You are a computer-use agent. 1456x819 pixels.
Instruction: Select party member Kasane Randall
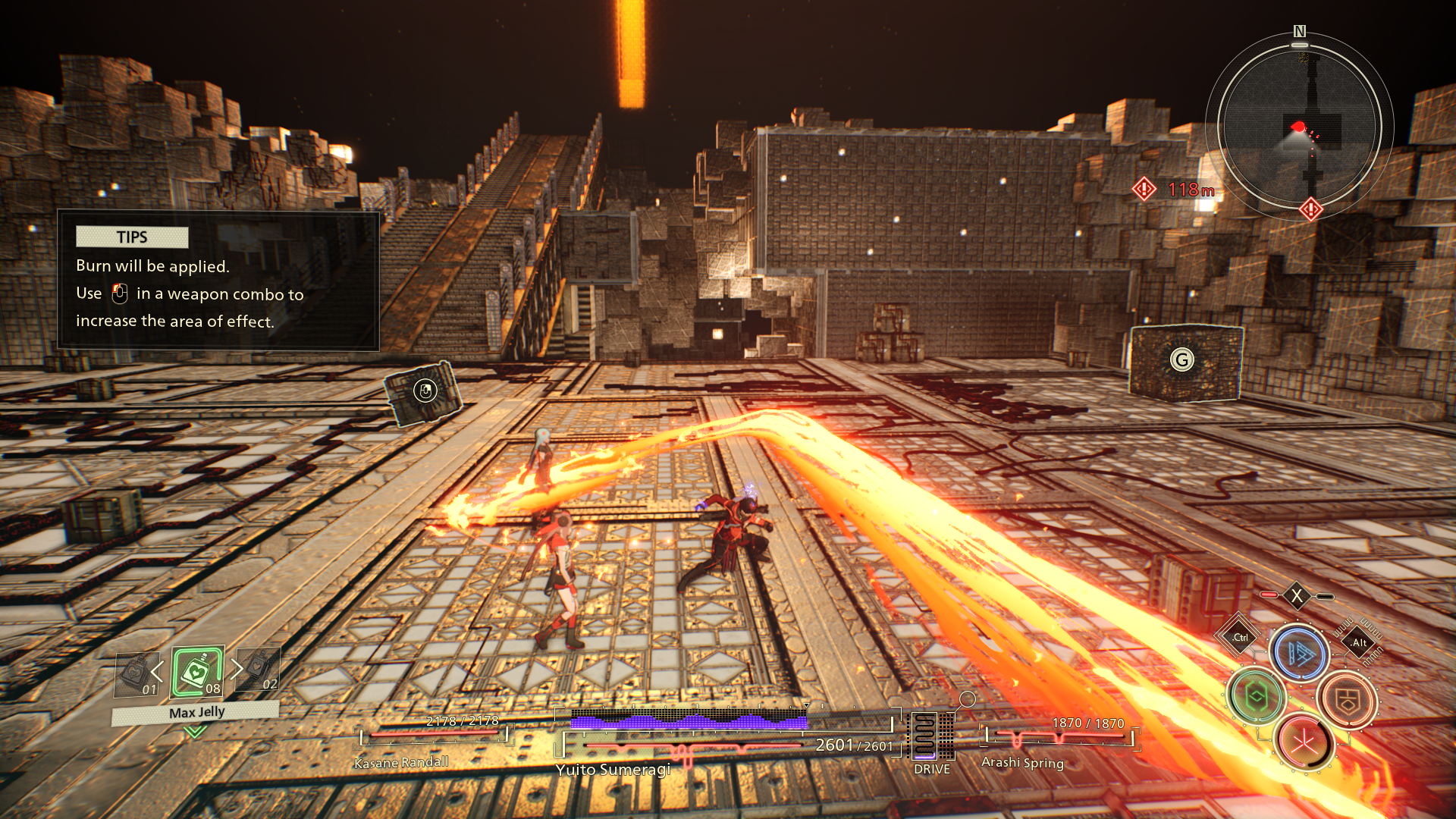(x=401, y=762)
